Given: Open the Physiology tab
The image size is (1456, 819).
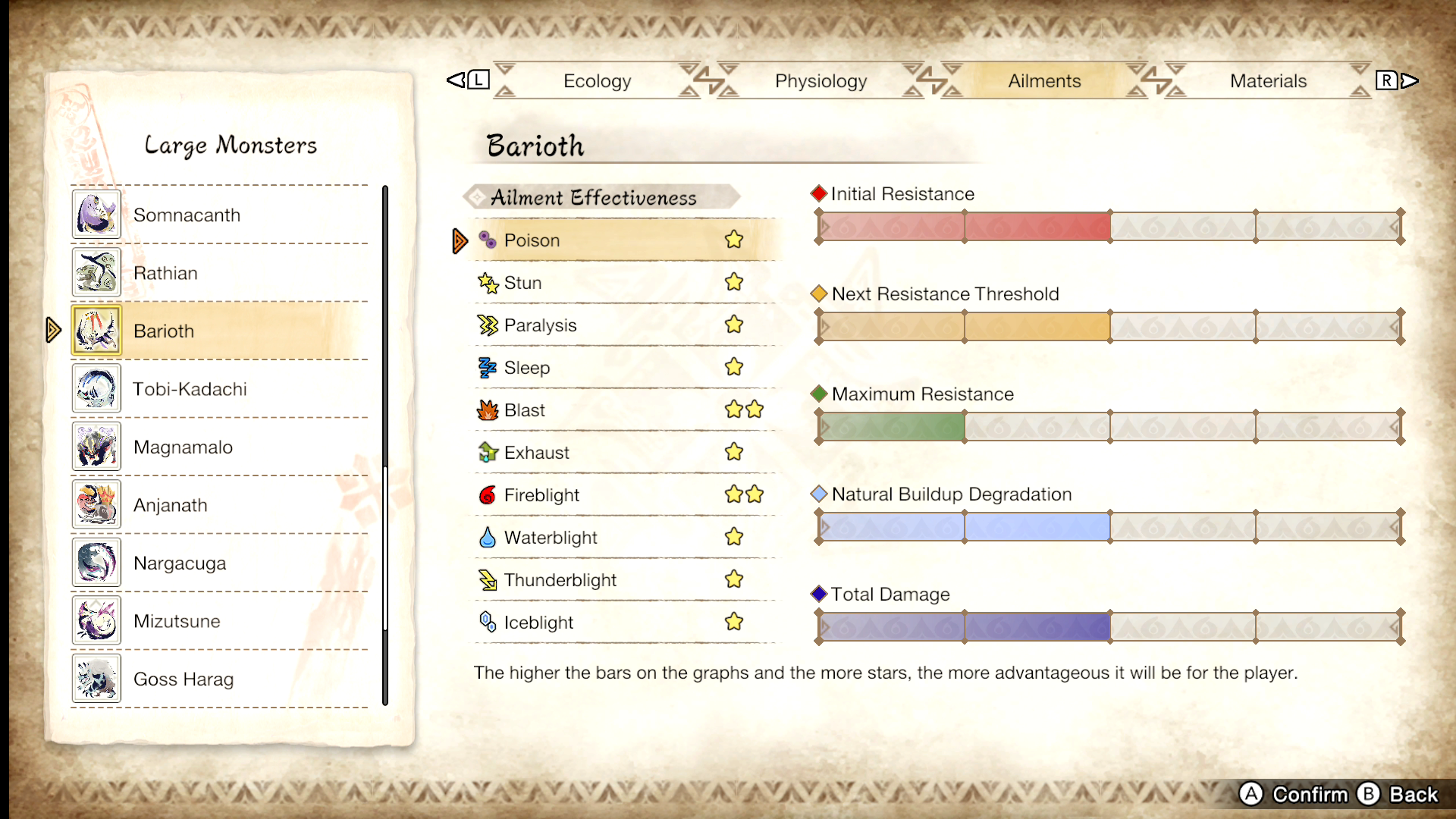Looking at the screenshot, I should (x=820, y=80).
